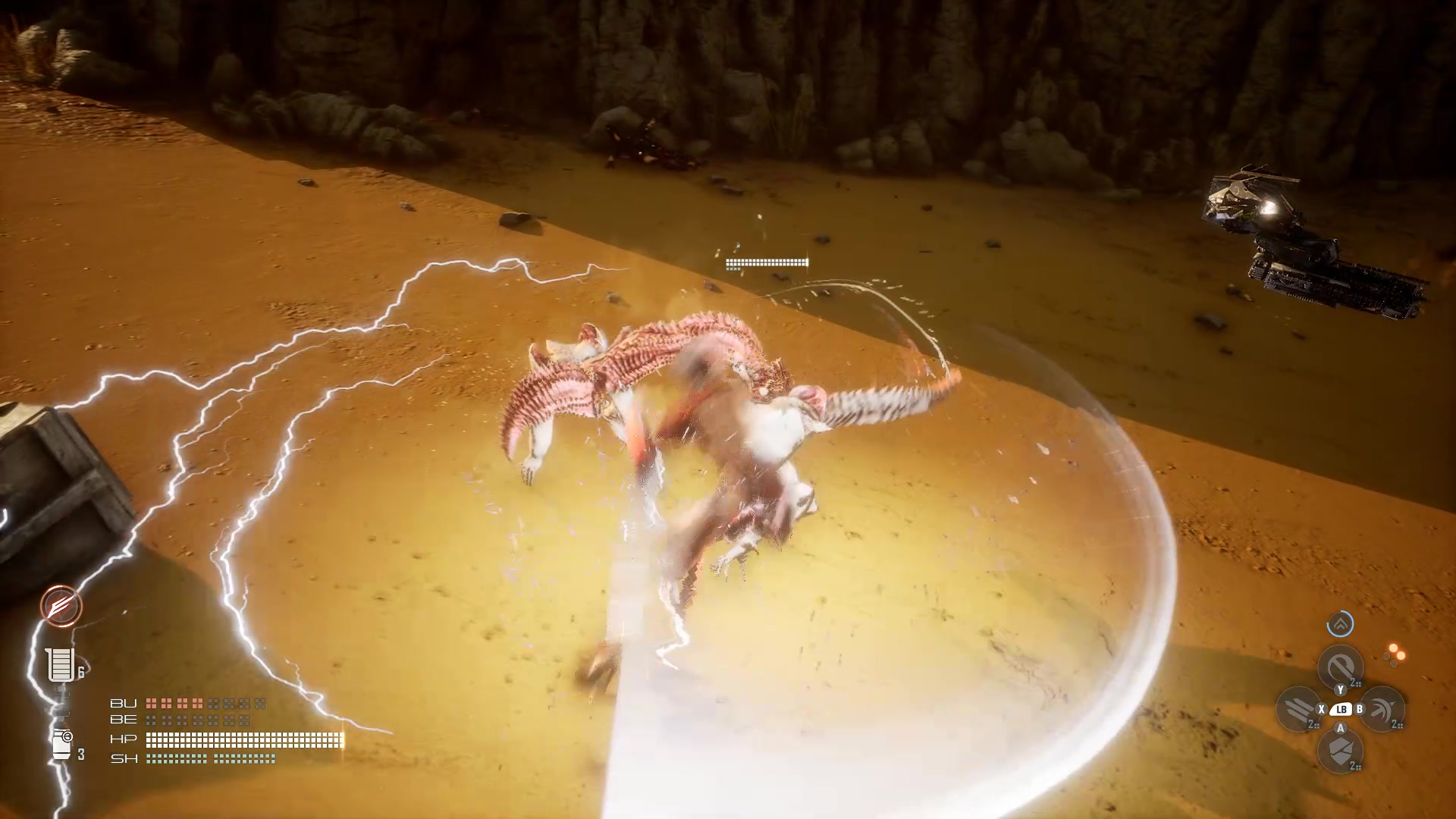Click the Y button prompt
1456x819 pixels.
pos(1340,689)
